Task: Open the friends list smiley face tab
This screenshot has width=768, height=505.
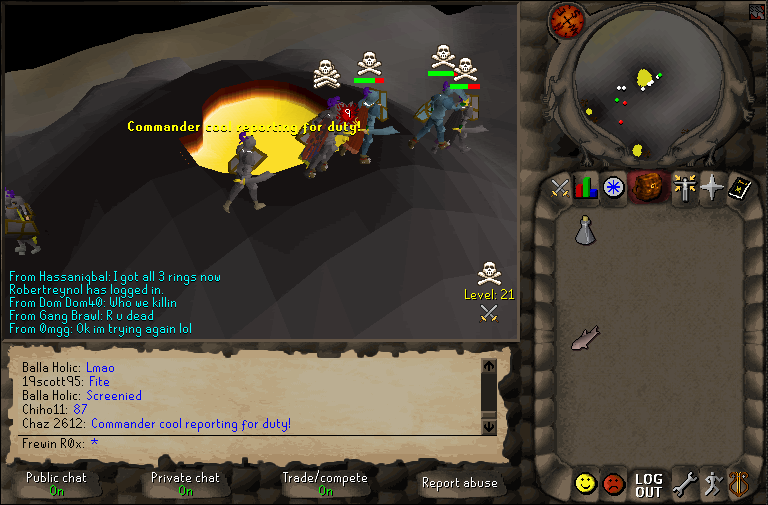Action: point(585,485)
